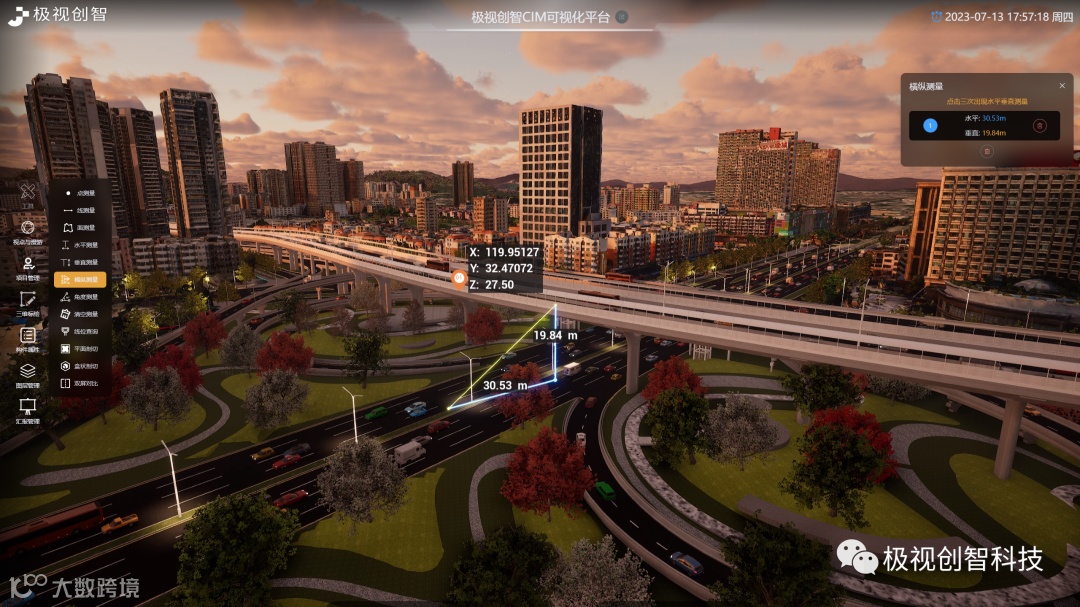Viewport: 1080px width, 607px height.
Task: Select 角度测量 angle measurement tool
Action: point(80,297)
